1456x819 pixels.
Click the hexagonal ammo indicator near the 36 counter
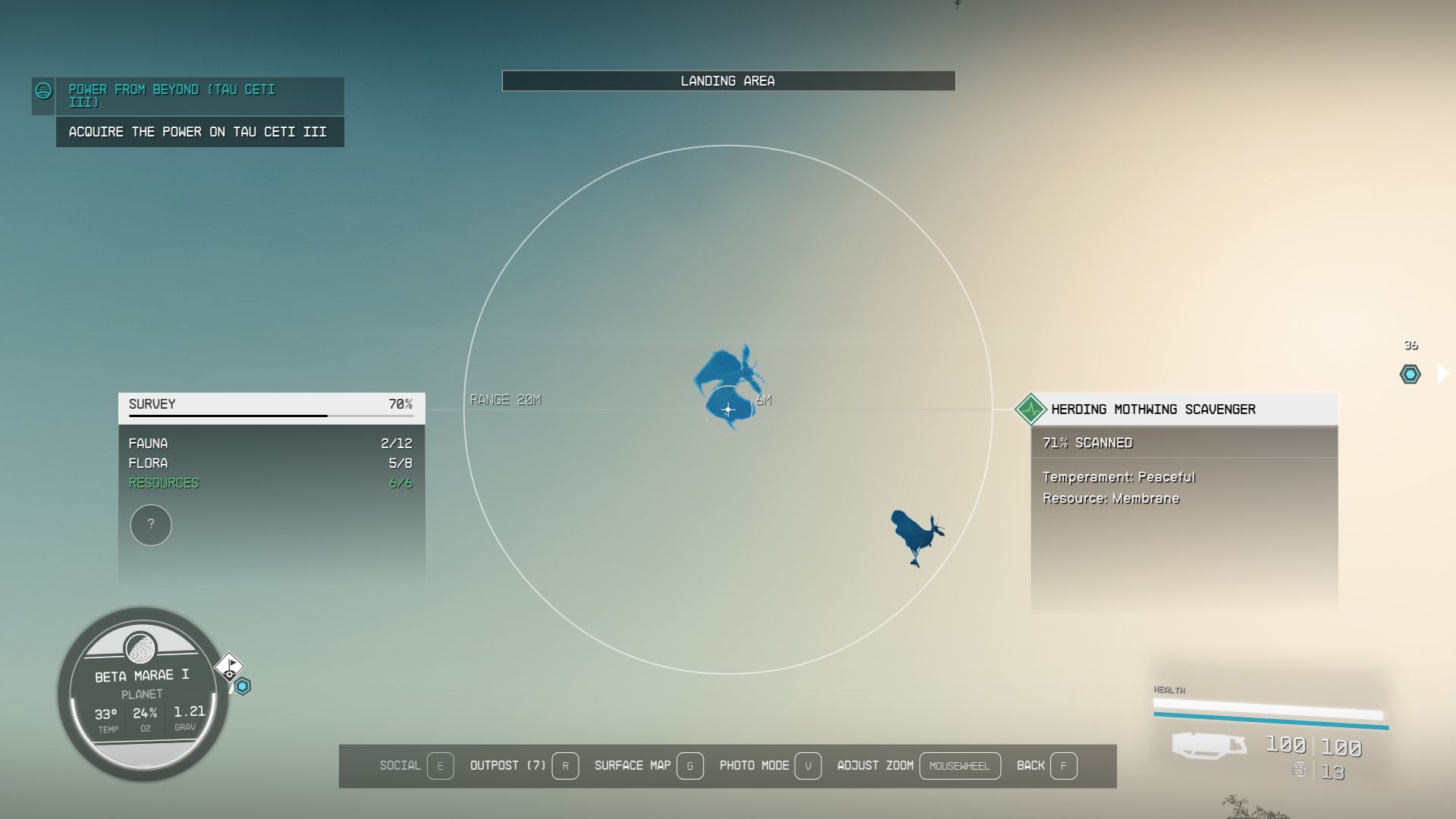[1409, 373]
